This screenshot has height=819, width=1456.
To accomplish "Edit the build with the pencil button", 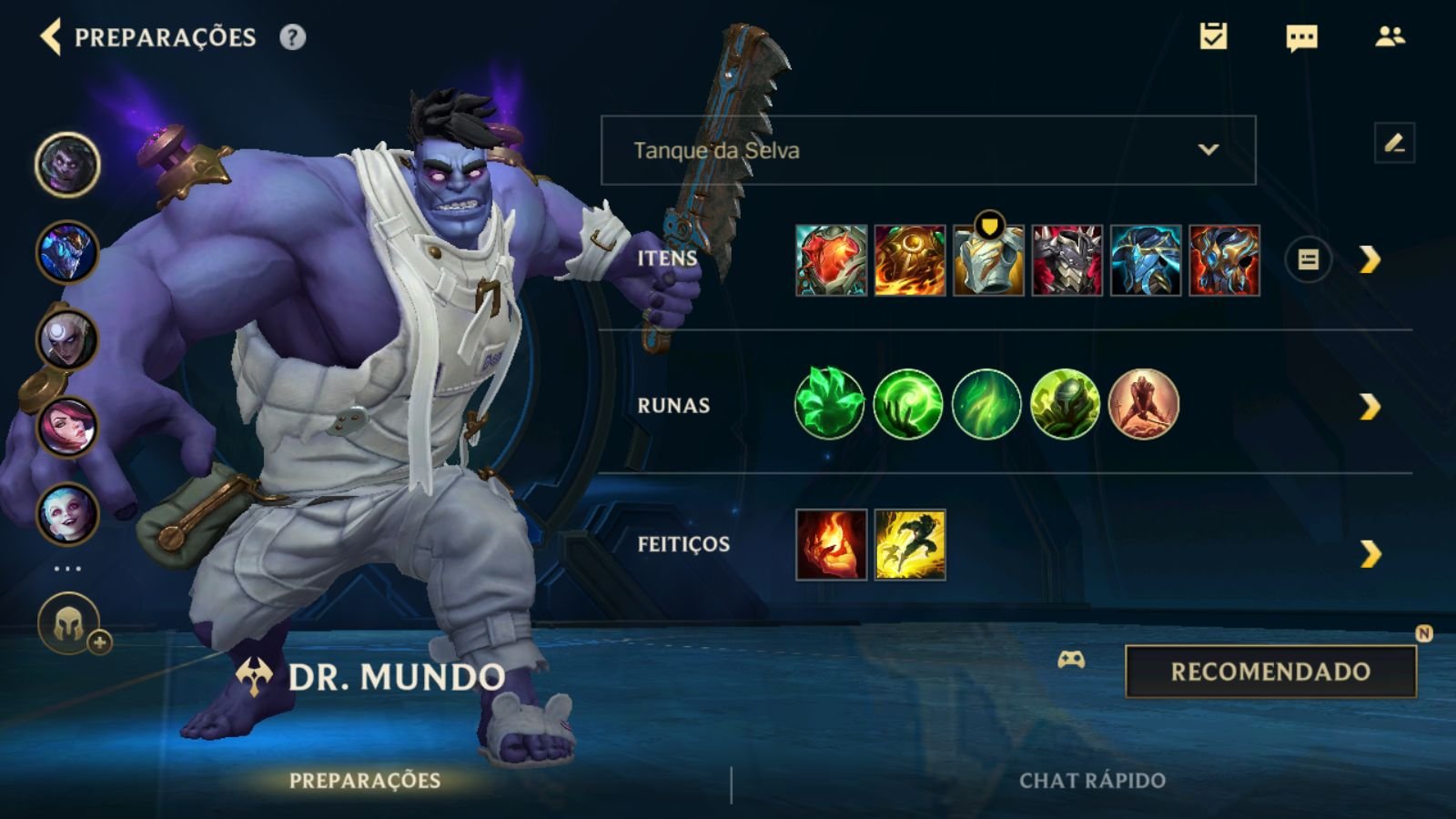I will pos(1394,144).
